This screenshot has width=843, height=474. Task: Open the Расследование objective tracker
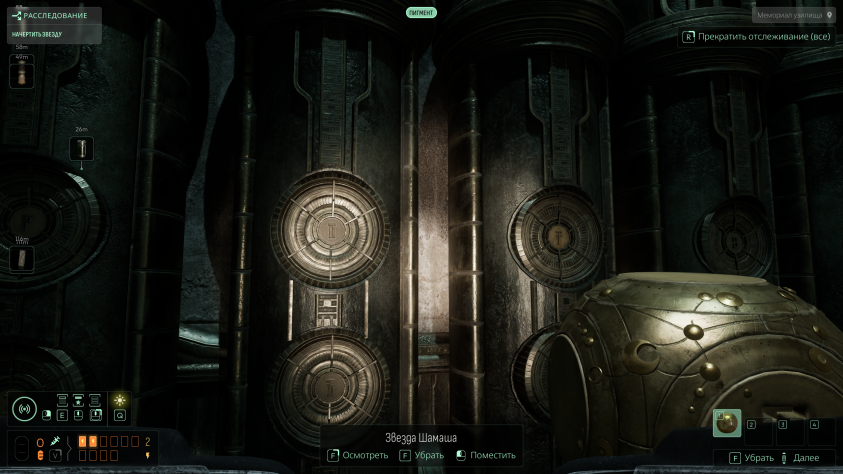[x=51, y=16]
